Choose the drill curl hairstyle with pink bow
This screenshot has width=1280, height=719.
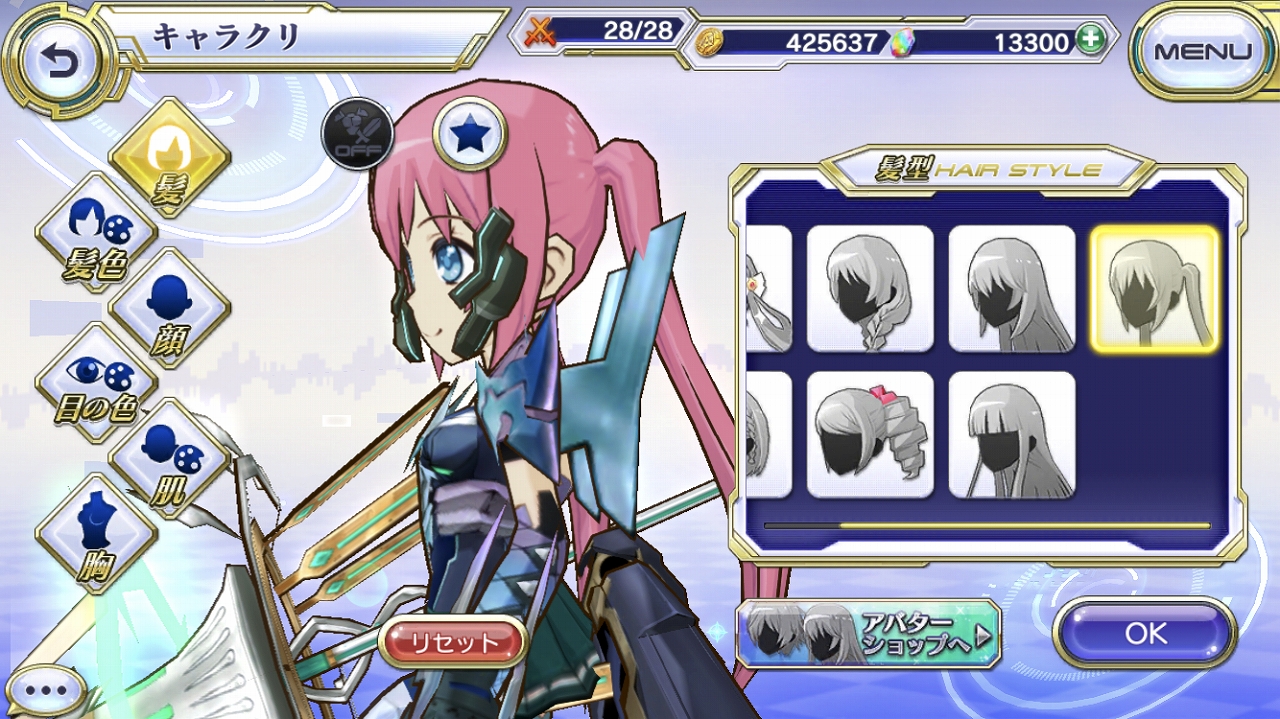(x=870, y=435)
